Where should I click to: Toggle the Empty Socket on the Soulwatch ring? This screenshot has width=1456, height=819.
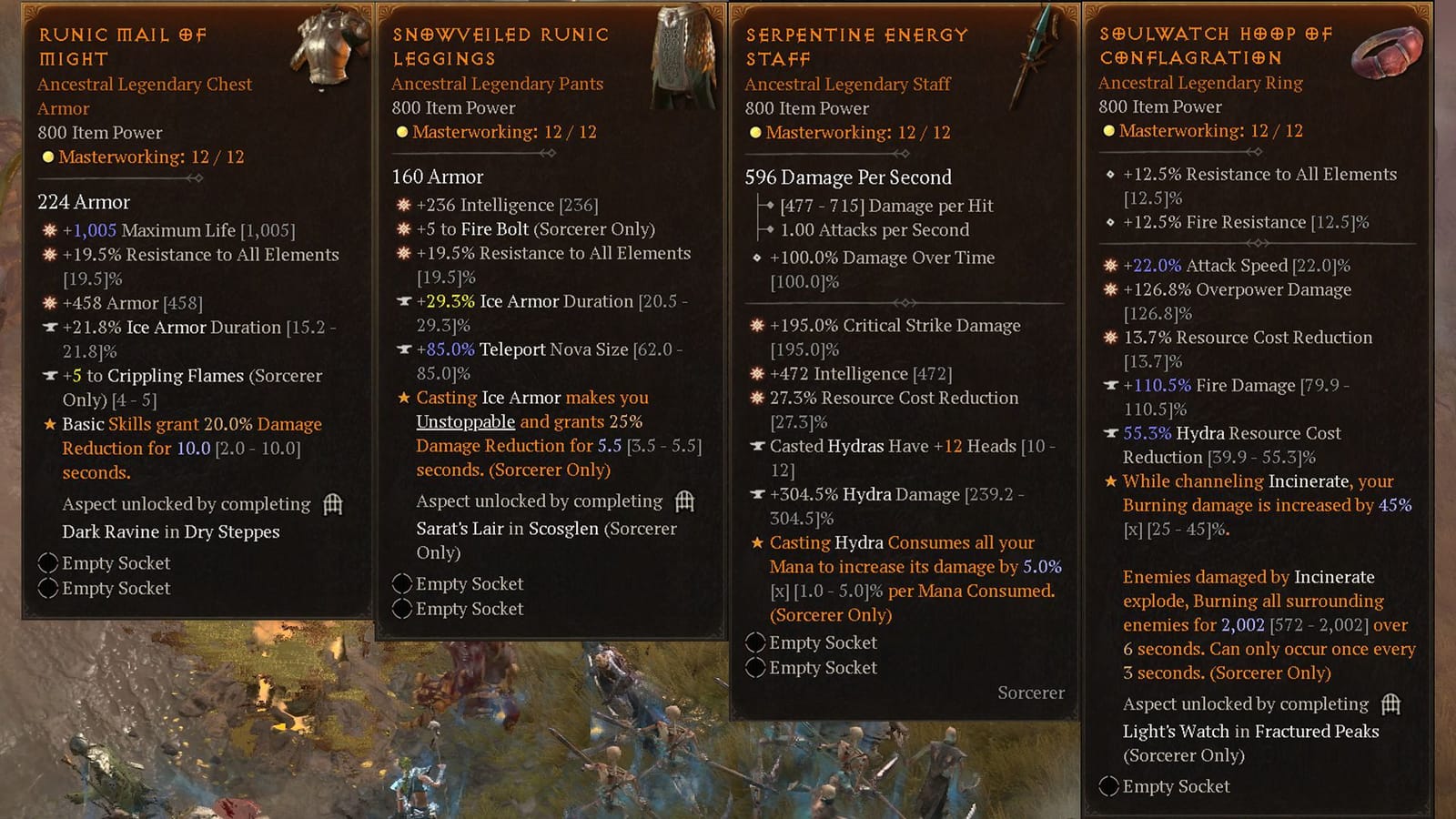point(1108,786)
